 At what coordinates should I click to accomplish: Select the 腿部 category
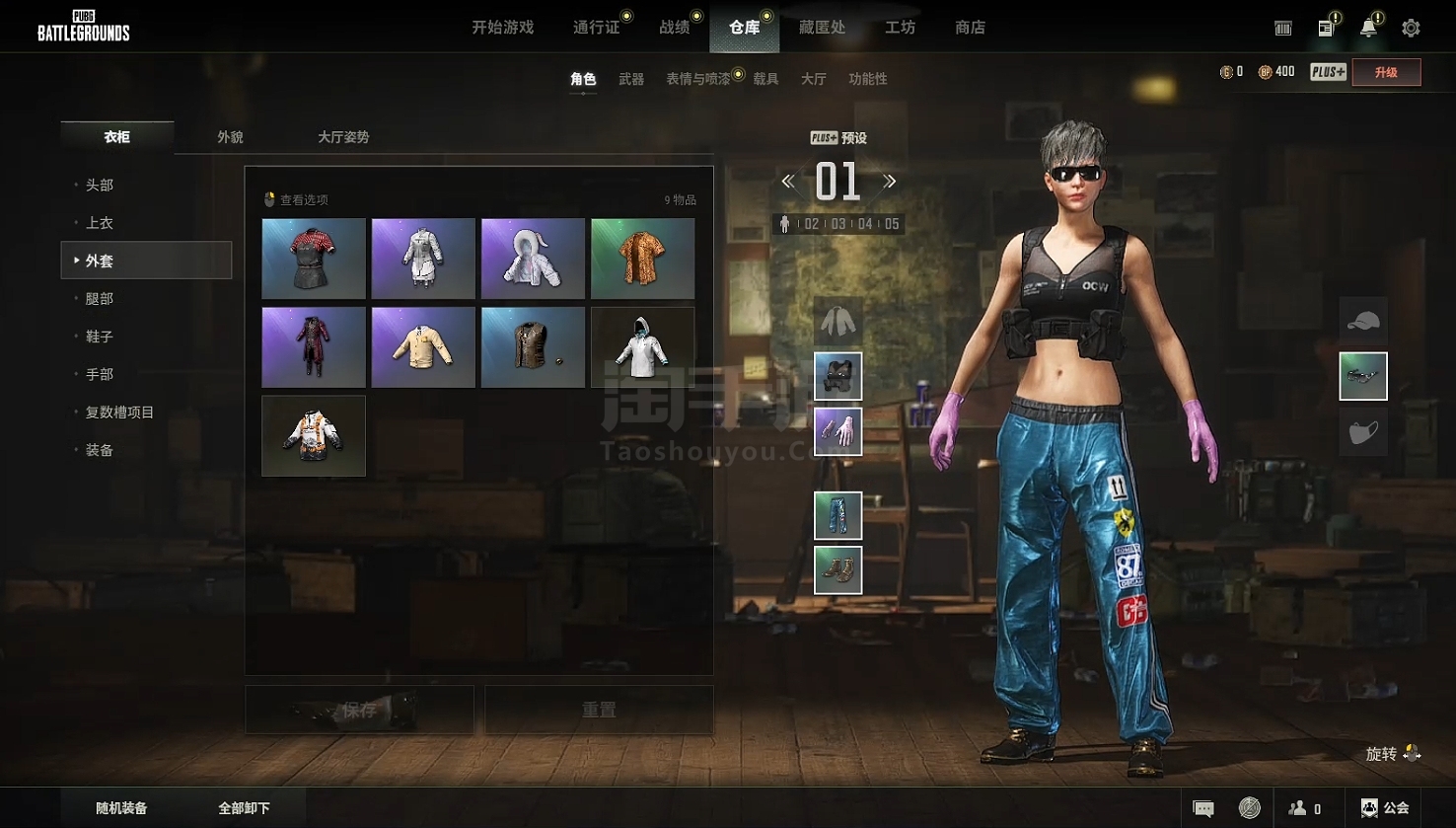(100, 298)
